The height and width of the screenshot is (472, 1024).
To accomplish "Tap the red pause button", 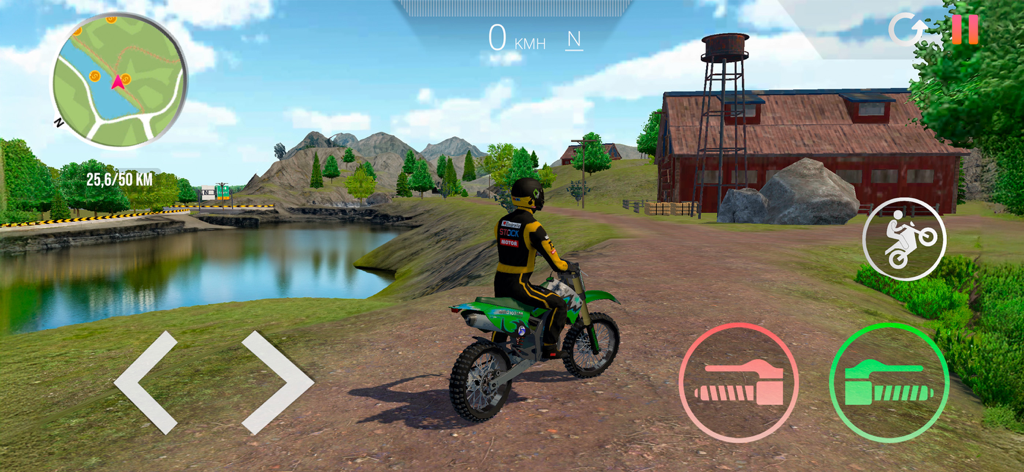I will pyautogui.click(x=965, y=29).
